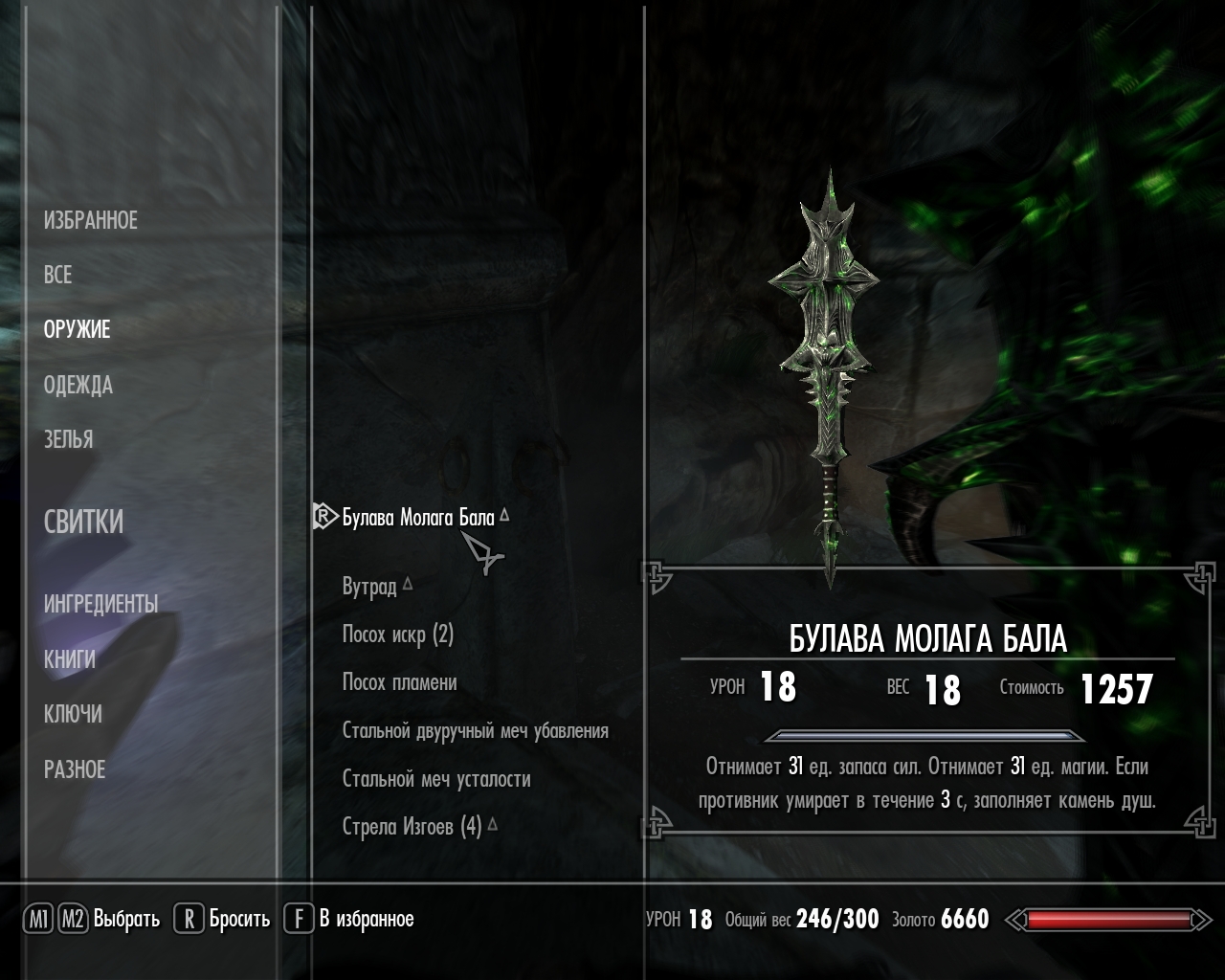
Task: Open the Избранное favorites category
Action: tap(91, 220)
